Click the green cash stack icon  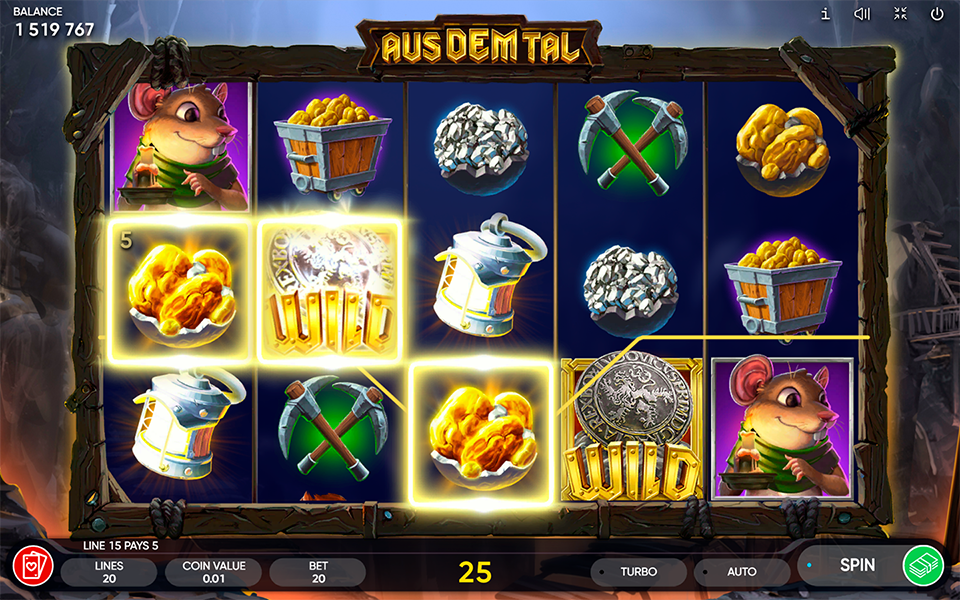point(923,565)
